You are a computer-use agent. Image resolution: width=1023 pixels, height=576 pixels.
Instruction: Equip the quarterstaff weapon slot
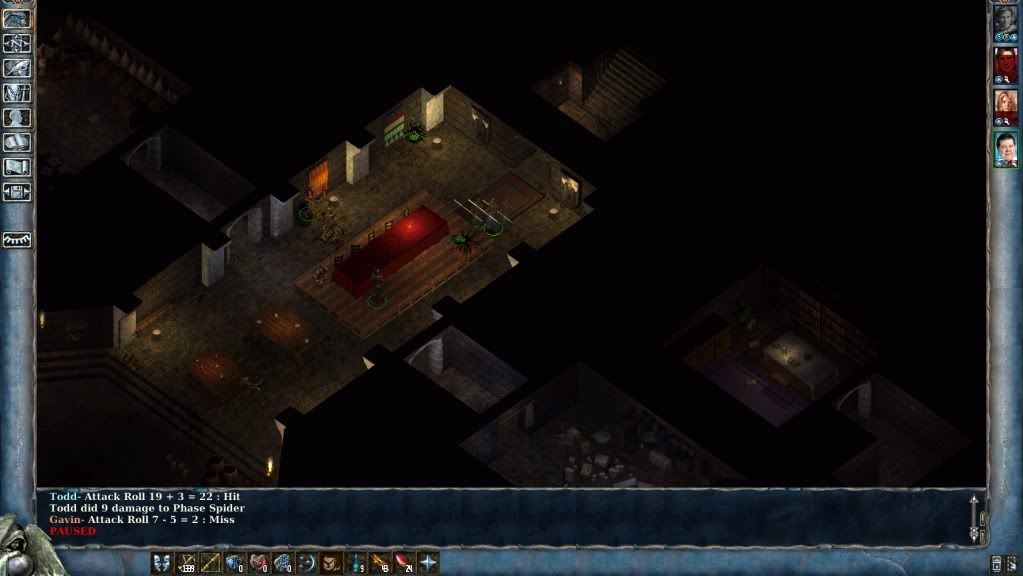coord(210,563)
